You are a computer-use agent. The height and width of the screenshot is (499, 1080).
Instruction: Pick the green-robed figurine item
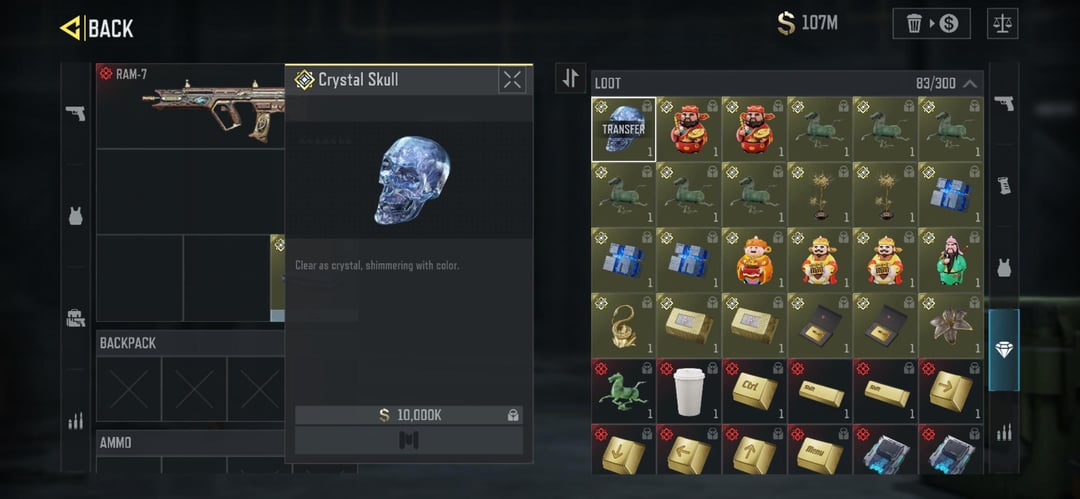click(950, 259)
